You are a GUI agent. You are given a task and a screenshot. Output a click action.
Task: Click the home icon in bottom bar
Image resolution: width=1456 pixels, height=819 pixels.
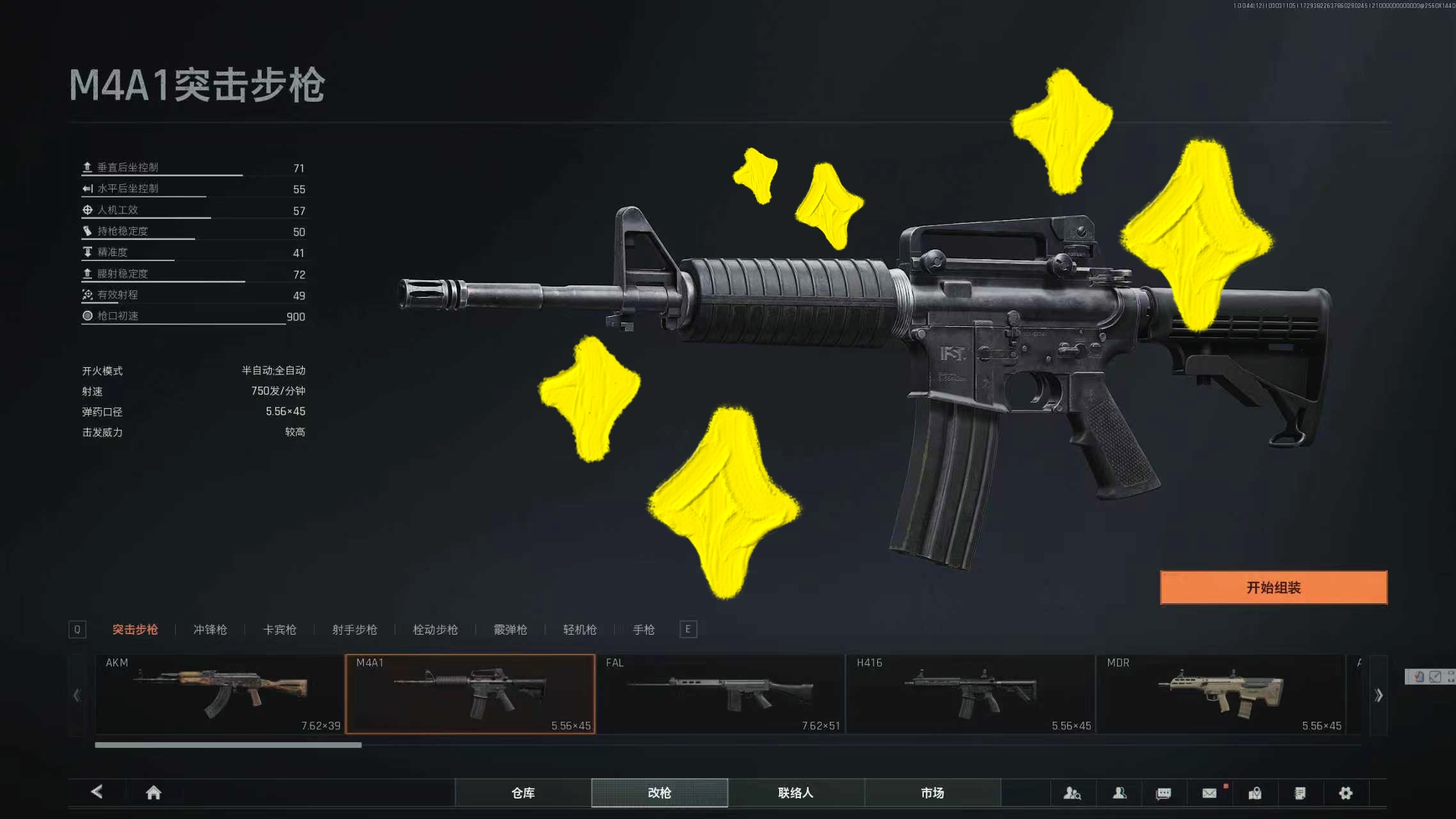(154, 793)
